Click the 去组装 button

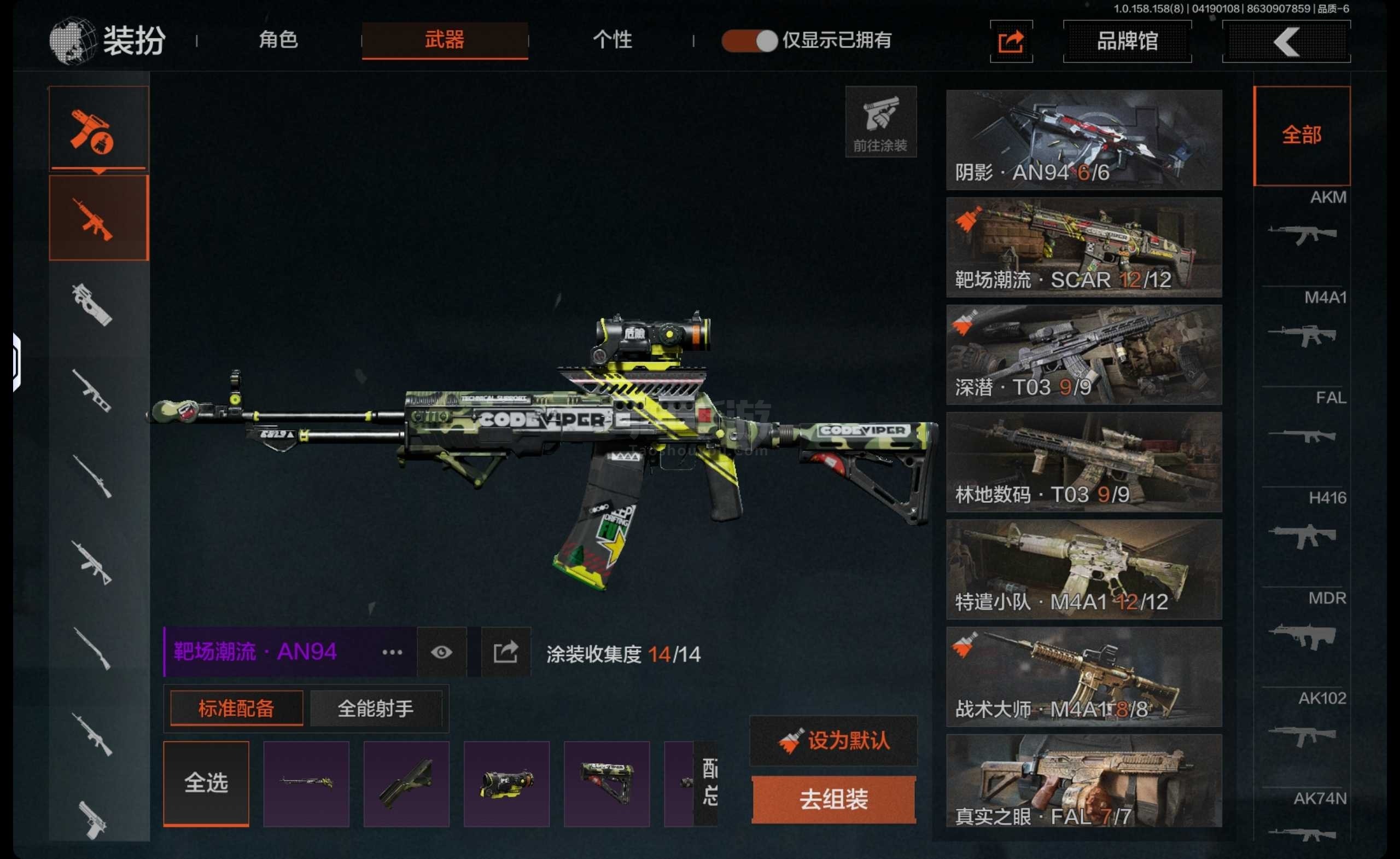click(x=833, y=799)
